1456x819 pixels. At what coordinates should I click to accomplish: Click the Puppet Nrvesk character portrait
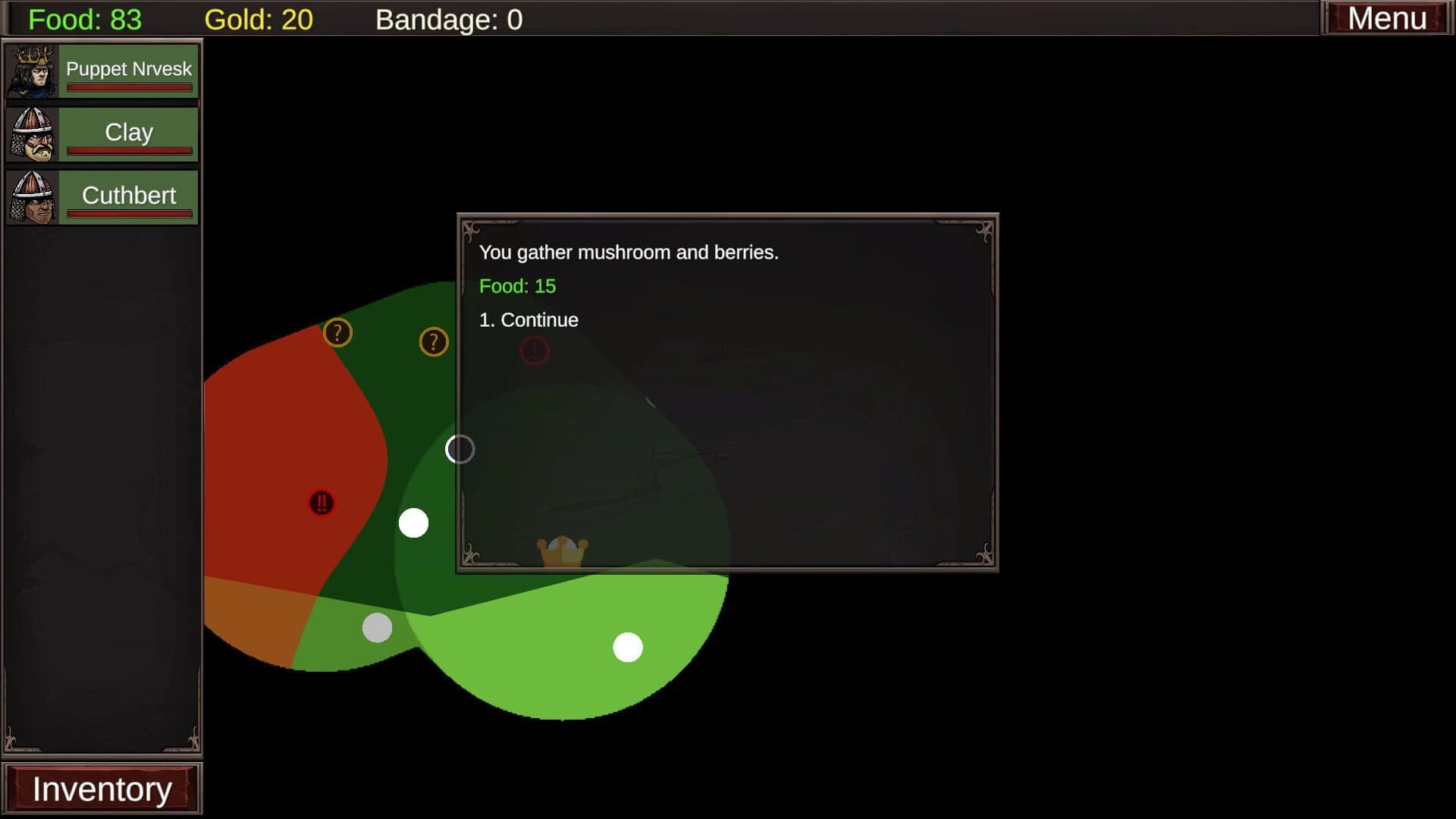tap(32, 71)
